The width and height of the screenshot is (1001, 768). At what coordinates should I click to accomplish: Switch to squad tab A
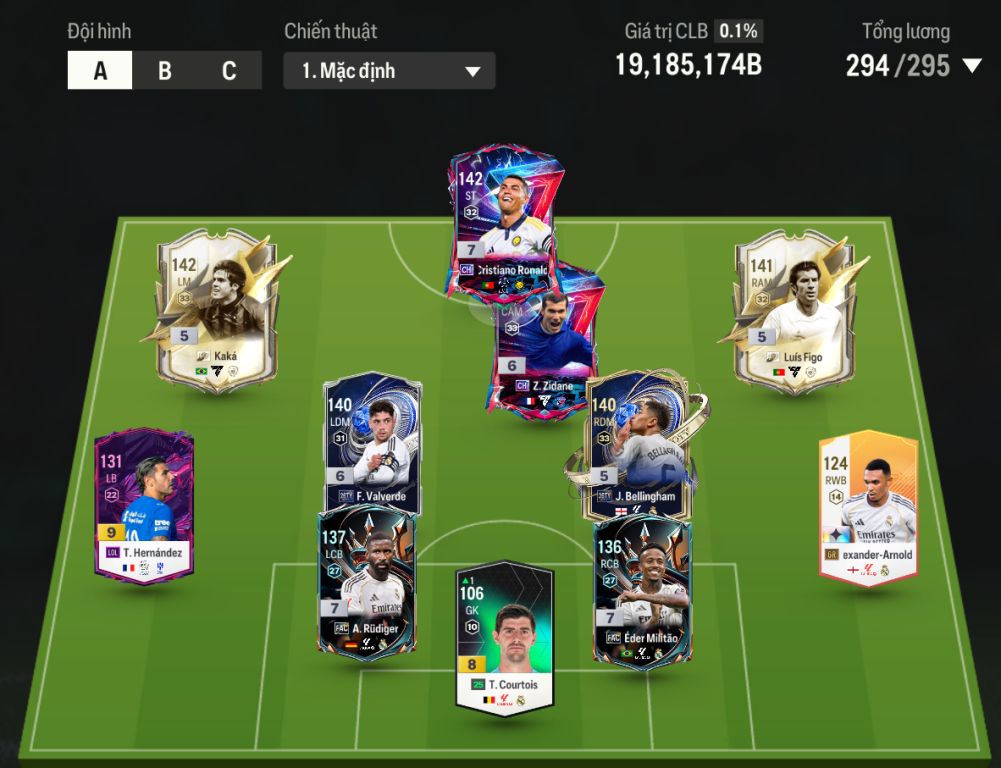click(100, 71)
